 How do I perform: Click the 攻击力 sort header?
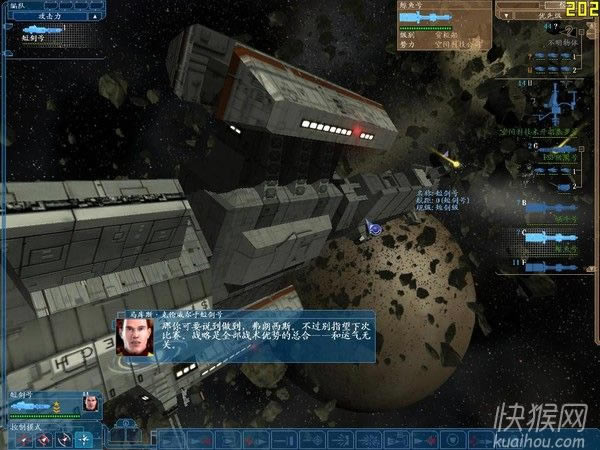(48, 17)
